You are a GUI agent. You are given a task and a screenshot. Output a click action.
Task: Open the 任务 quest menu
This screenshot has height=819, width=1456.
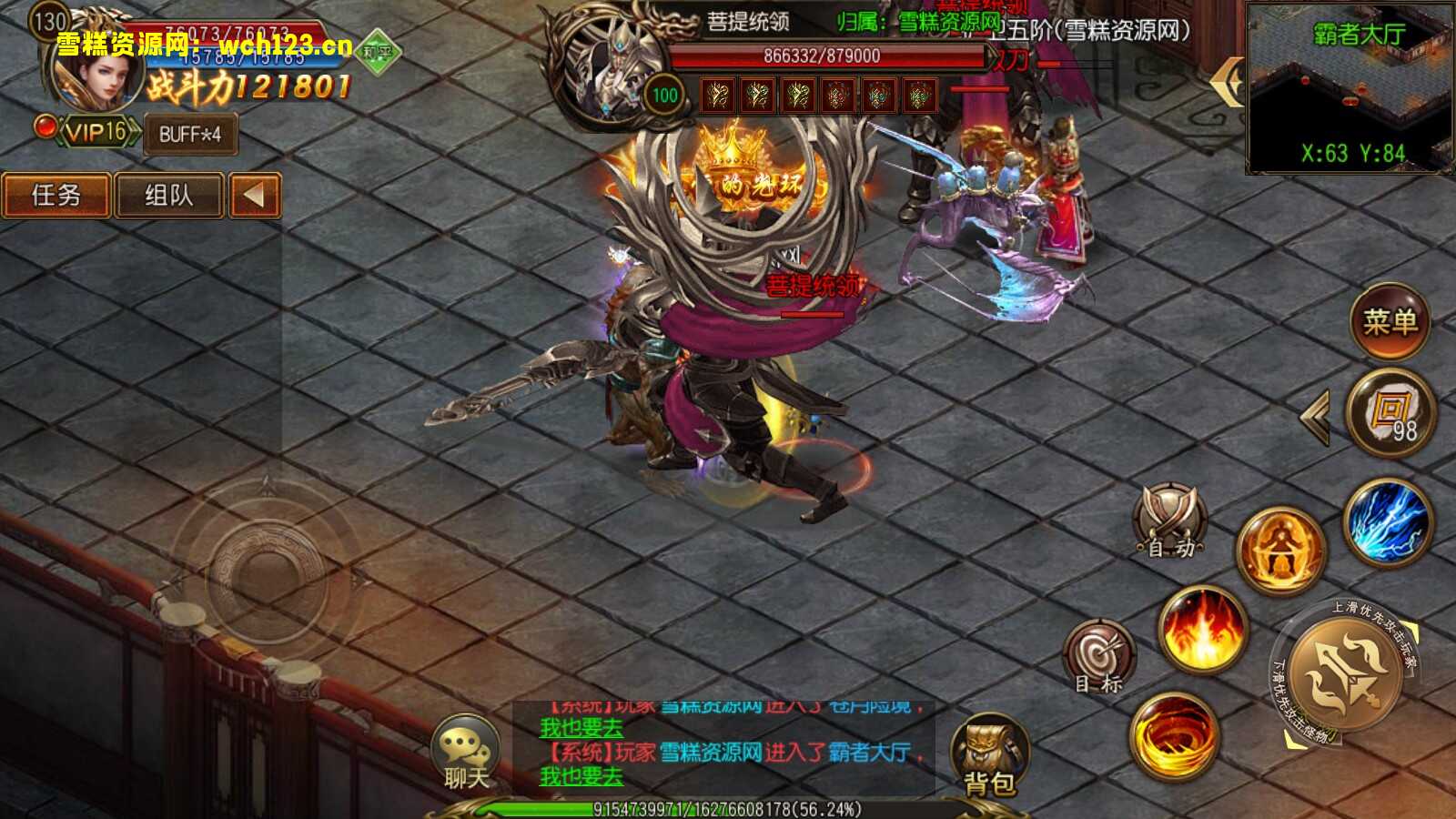point(57,195)
